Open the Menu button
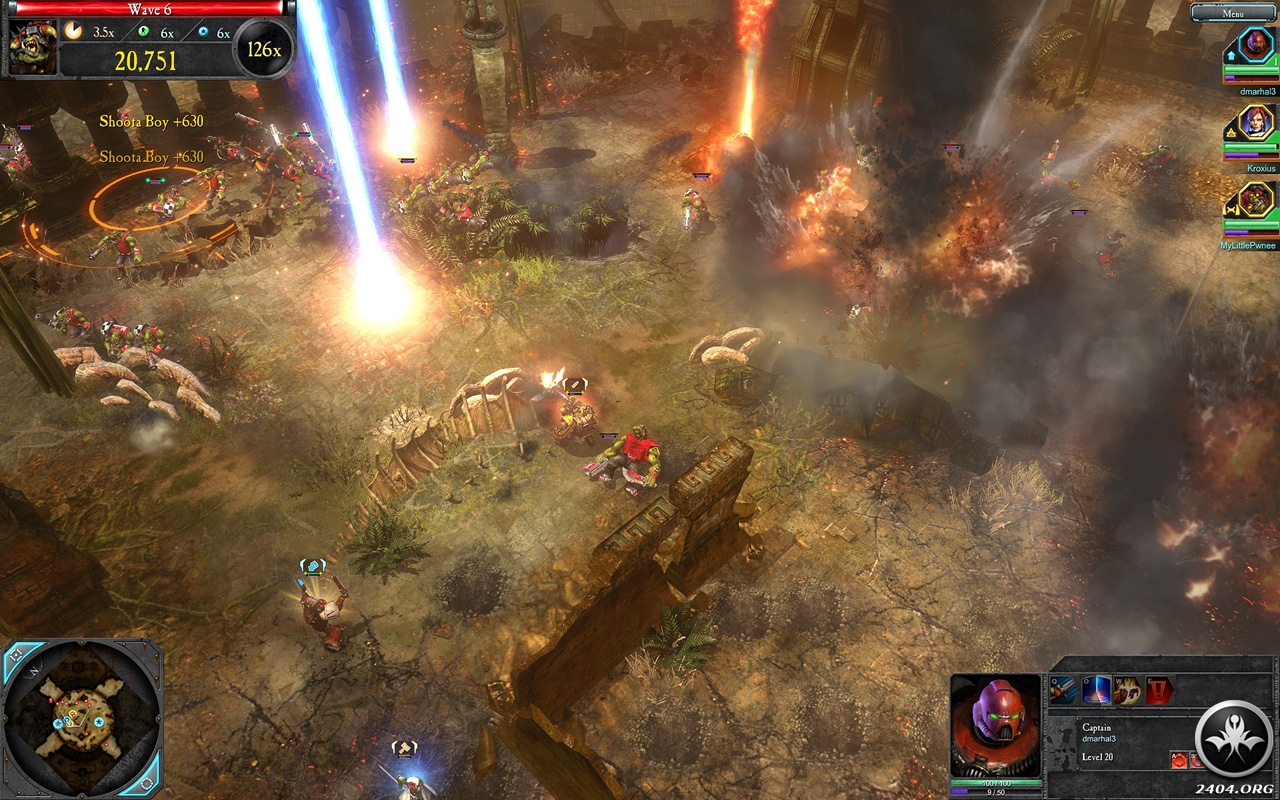This screenshot has height=800, width=1280. pyautogui.click(x=1233, y=13)
